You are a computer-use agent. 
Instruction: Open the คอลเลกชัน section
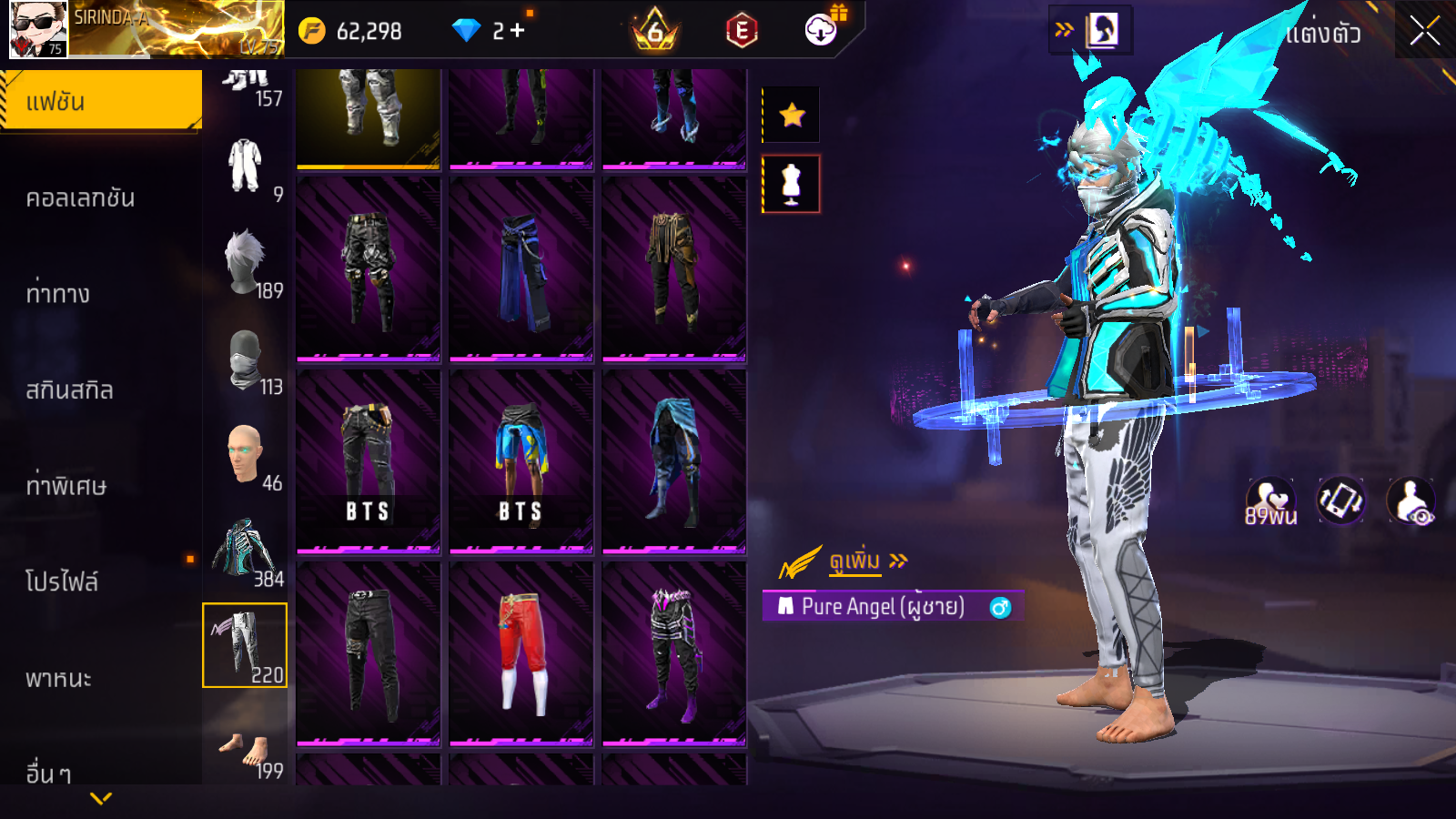[81, 198]
